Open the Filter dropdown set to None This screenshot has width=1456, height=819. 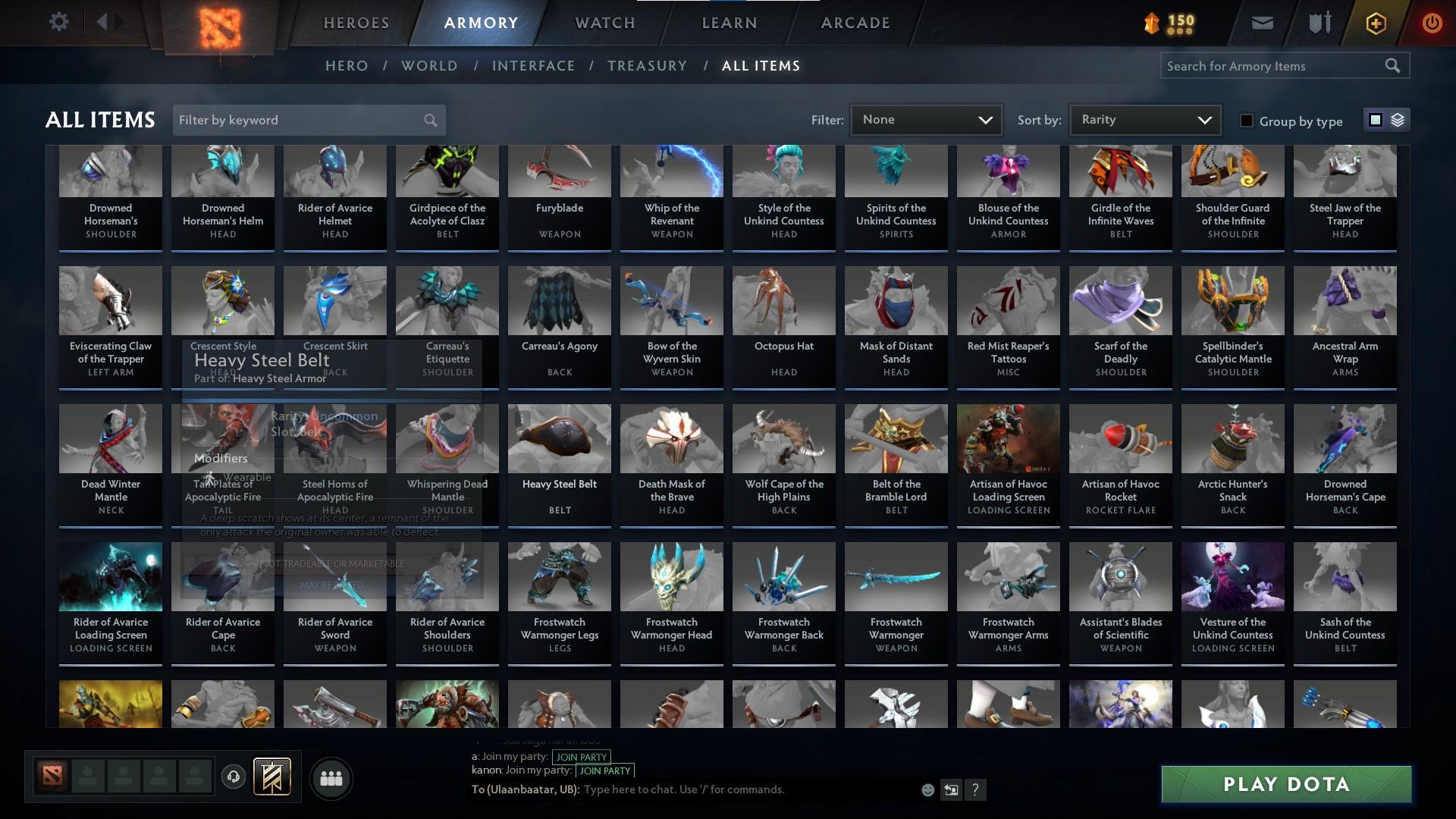click(926, 119)
